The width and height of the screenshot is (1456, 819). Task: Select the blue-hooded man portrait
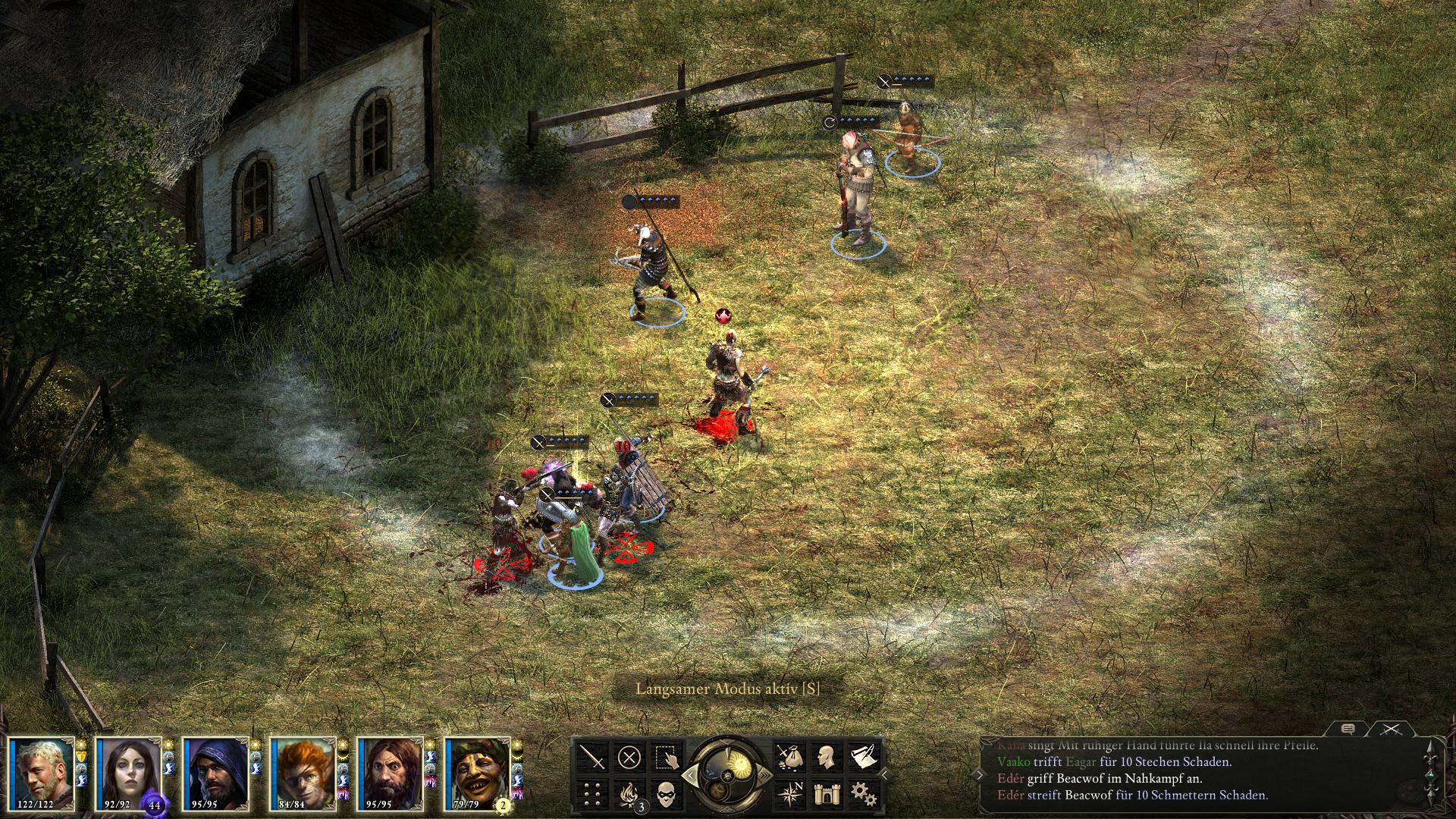coord(215,773)
